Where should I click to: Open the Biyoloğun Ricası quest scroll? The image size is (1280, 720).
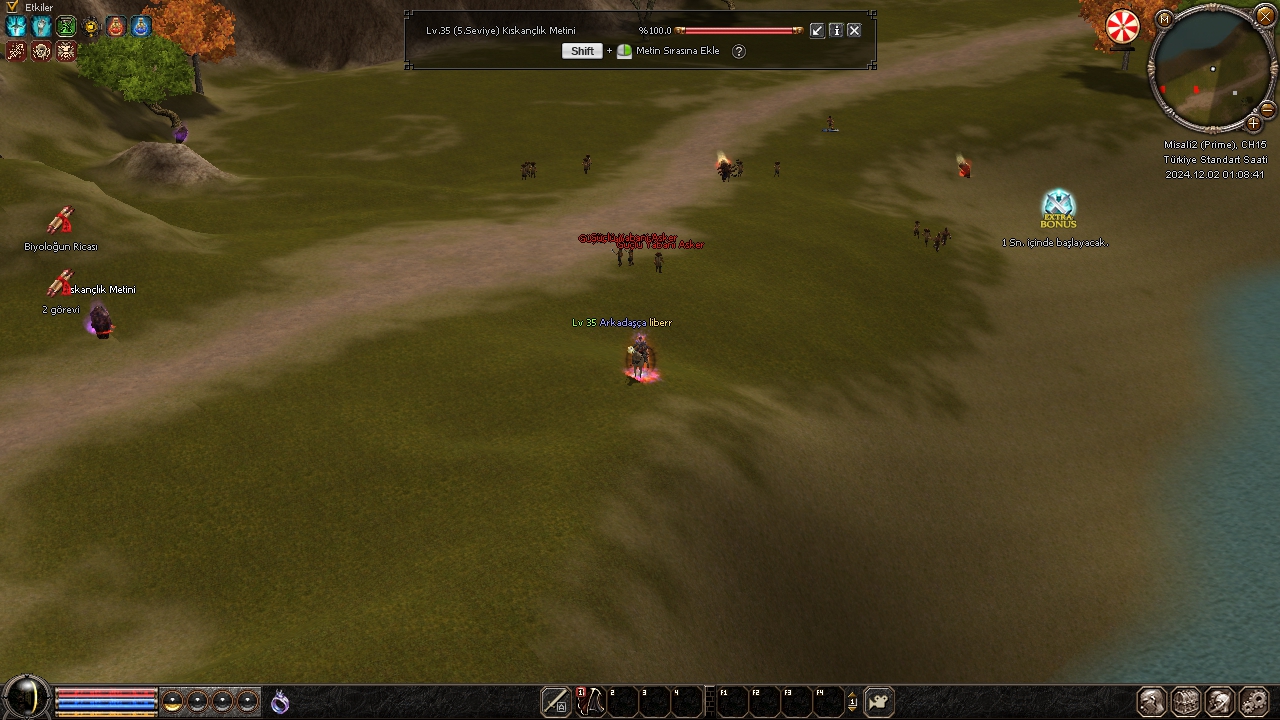click(x=61, y=221)
